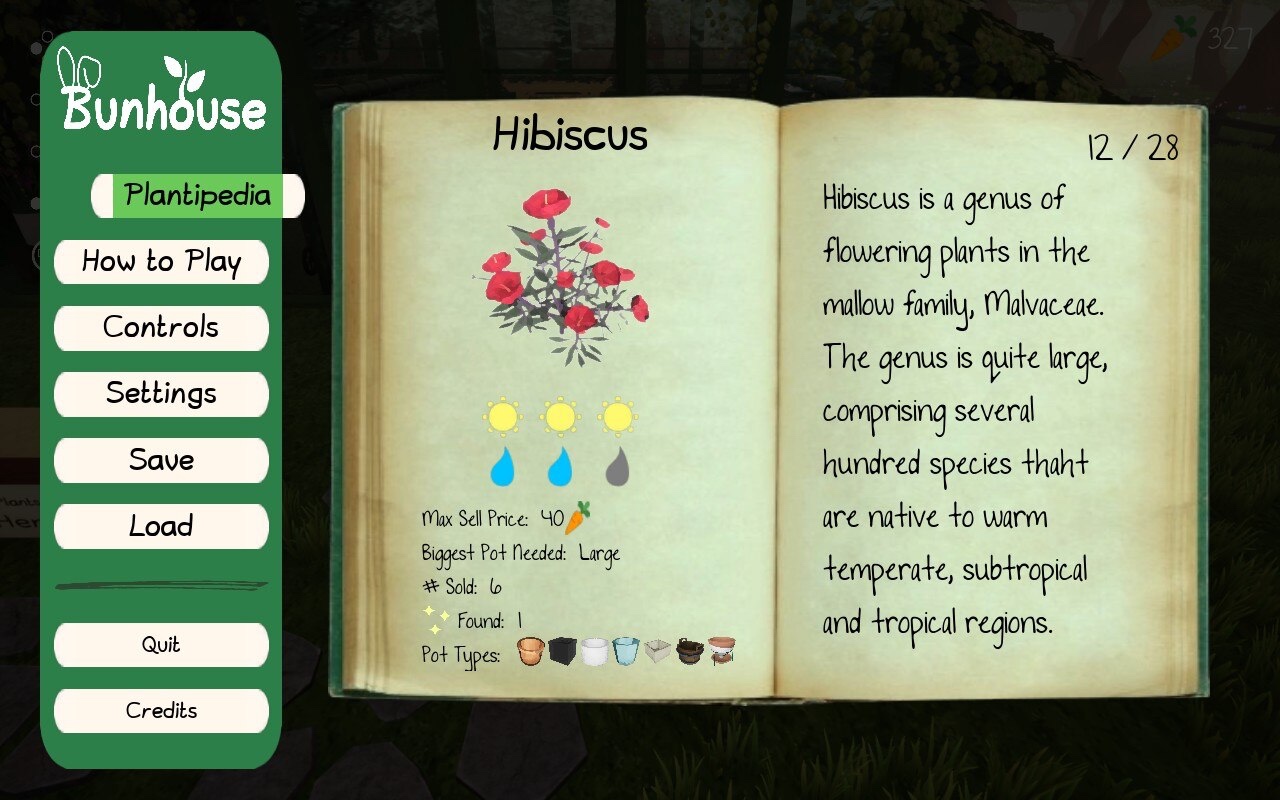Quit the game
Viewport: 1280px width, 800px height.
[161, 645]
